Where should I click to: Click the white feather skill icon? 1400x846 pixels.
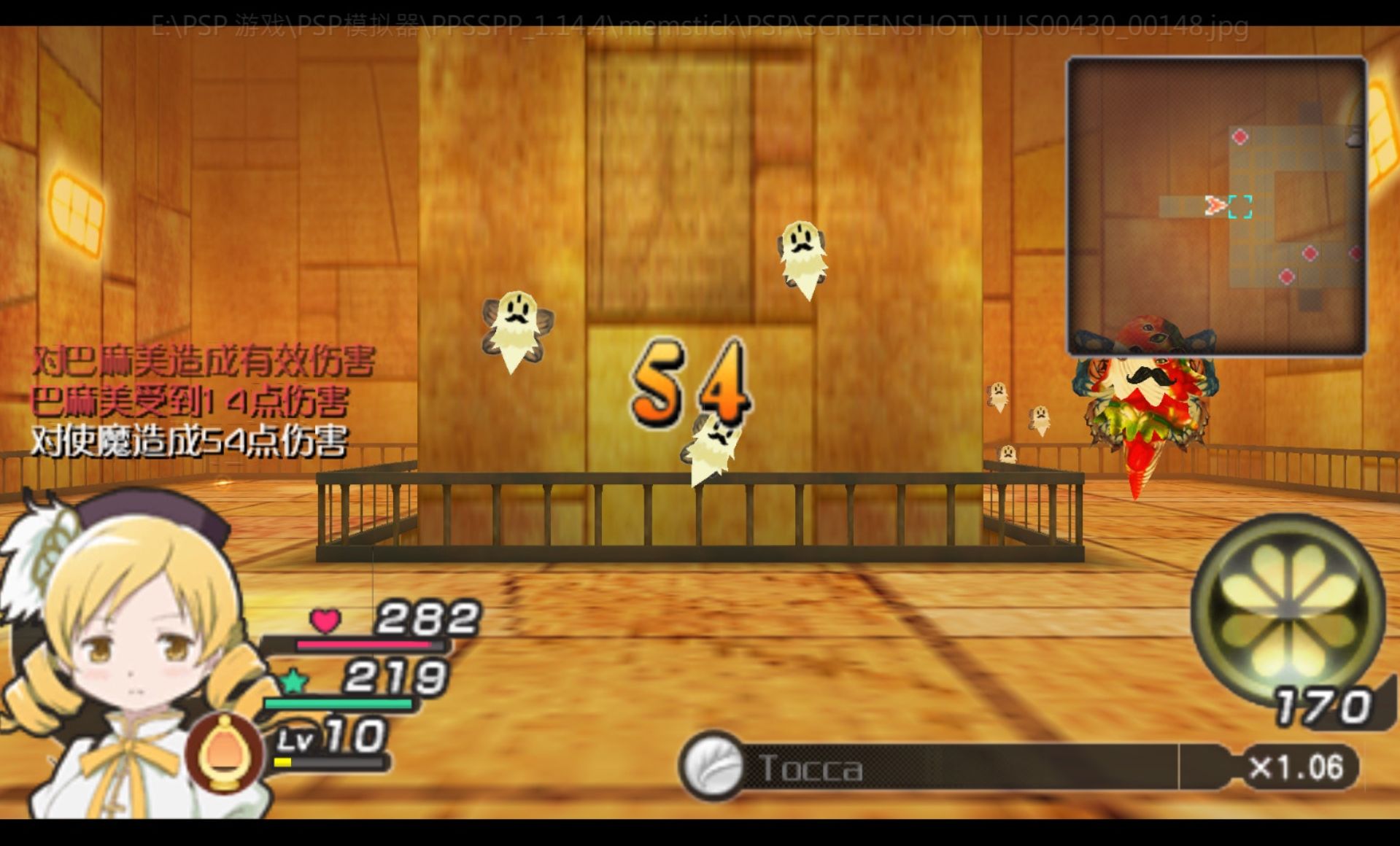coord(713,767)
